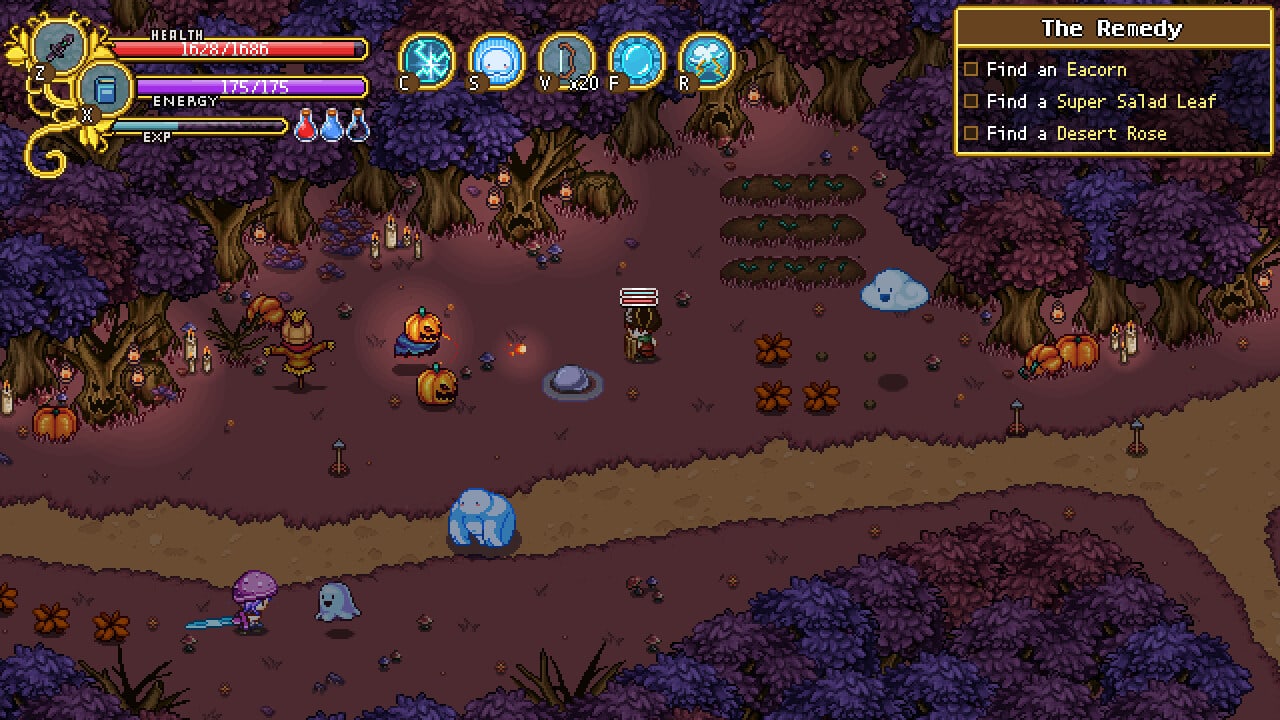The height and width of the screenshot is (720, 1280).
Task: Select the blue spellbook shield slot
Action: [103, 89]
